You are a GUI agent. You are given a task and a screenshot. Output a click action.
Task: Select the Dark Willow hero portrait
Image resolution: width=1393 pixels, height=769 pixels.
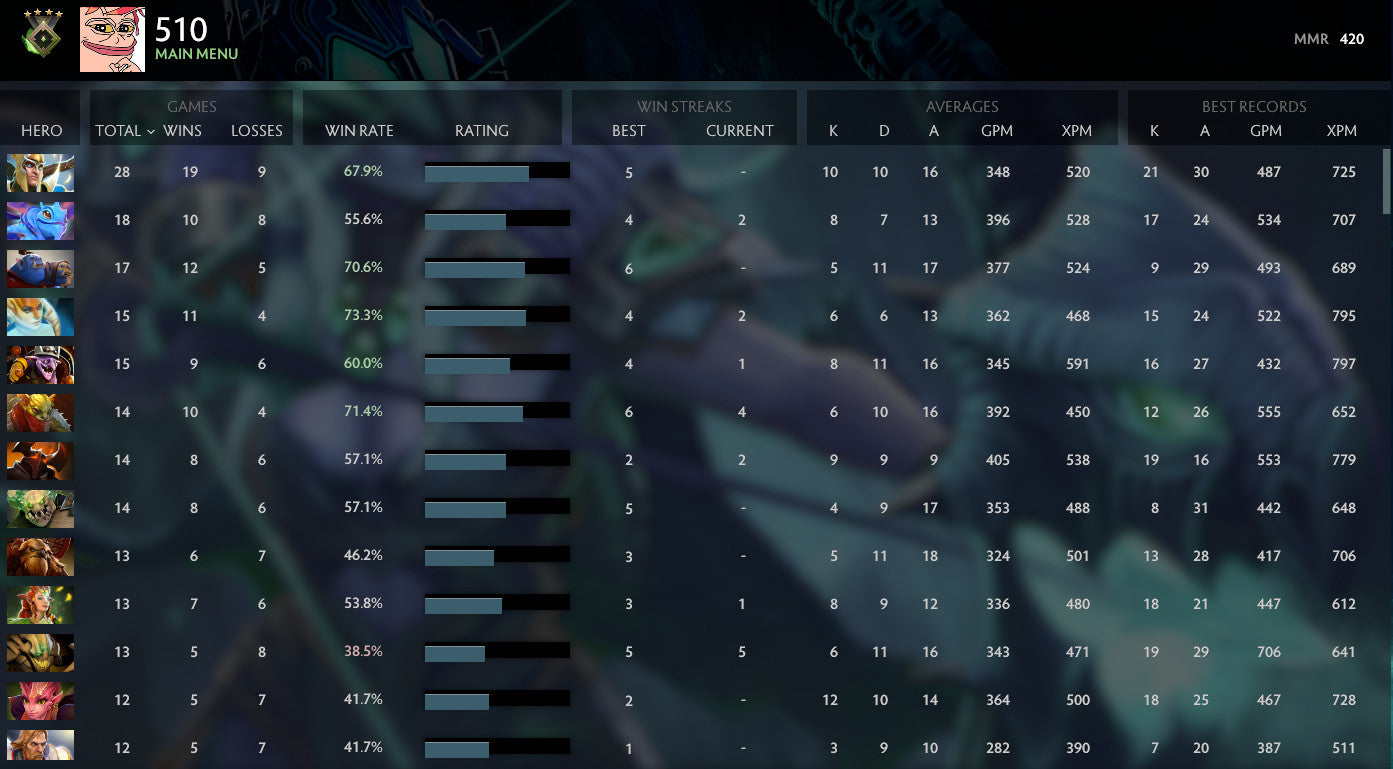40,699
